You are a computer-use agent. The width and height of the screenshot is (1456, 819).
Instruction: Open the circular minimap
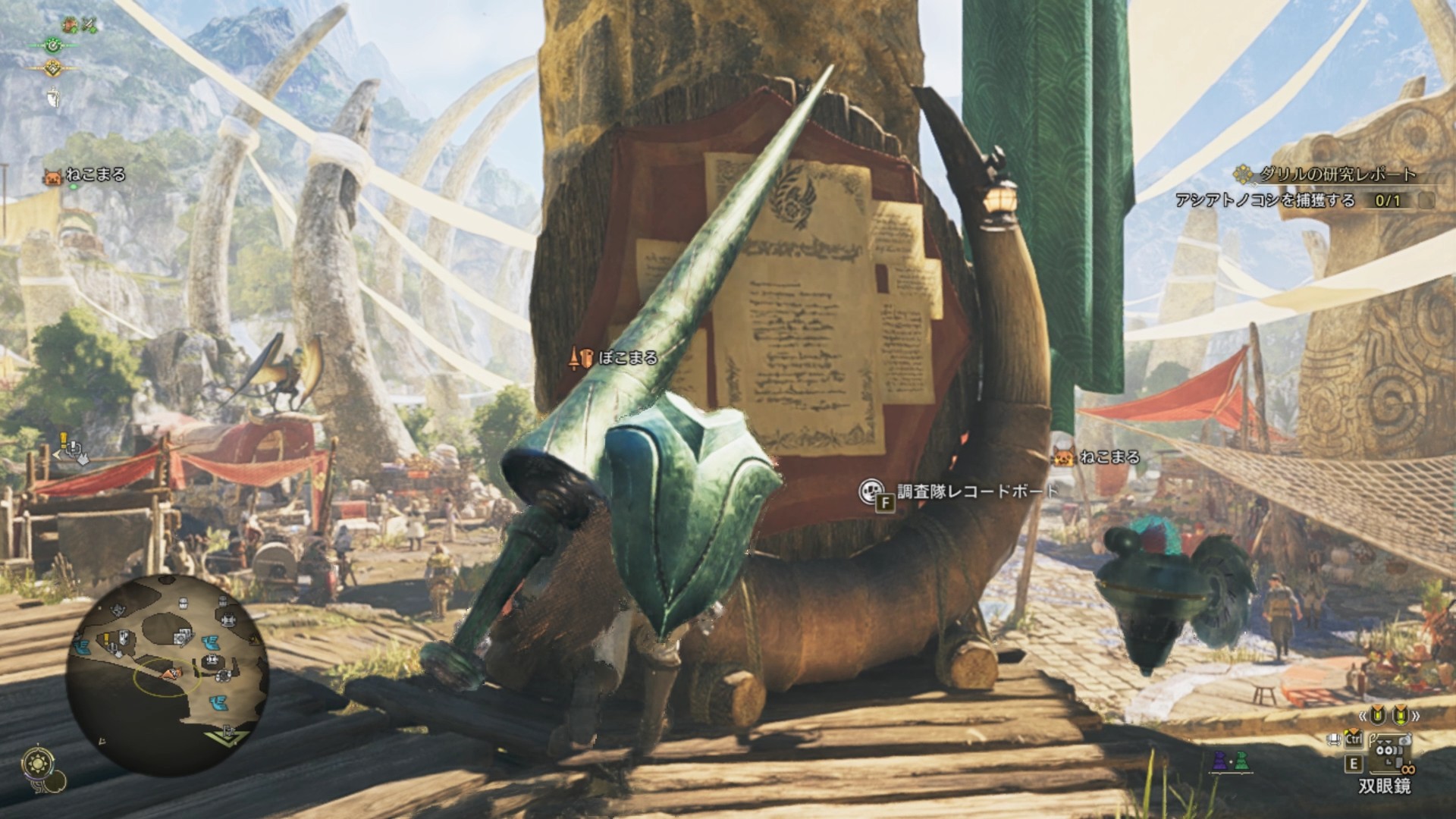[168, 675]
